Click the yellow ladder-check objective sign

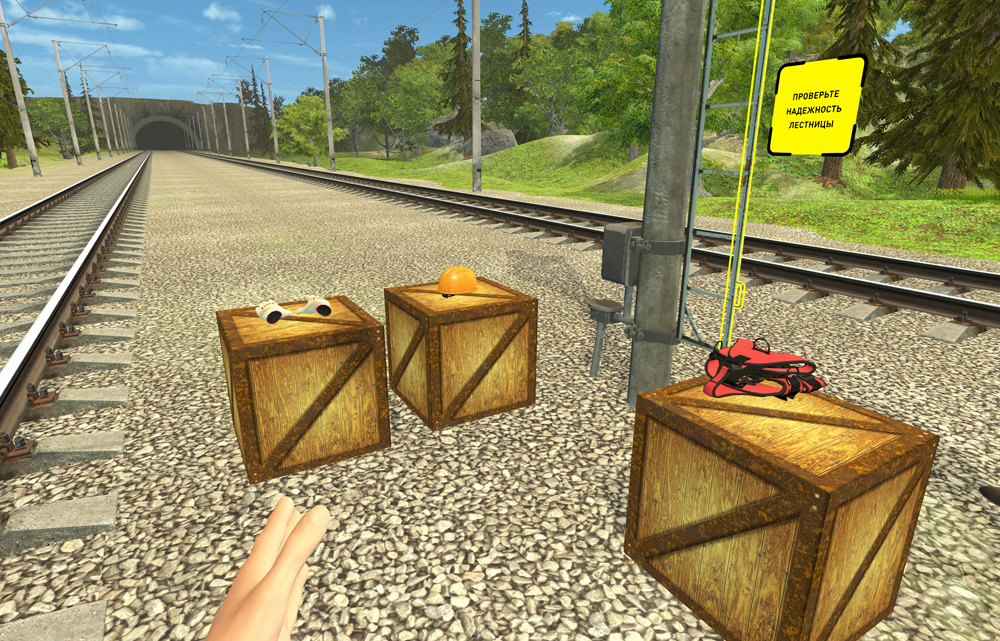(816, 107)
